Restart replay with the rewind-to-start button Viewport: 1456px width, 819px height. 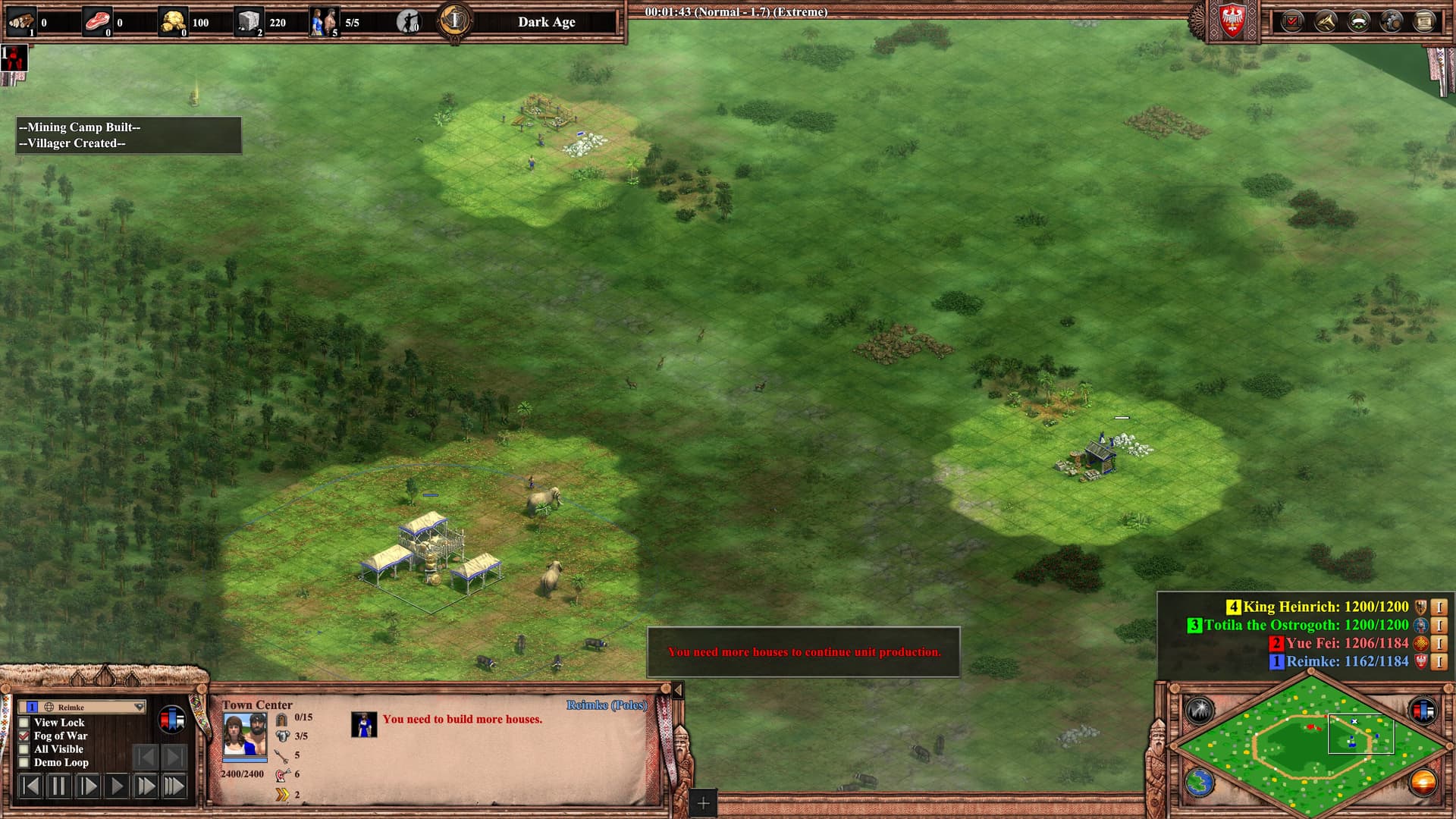30,786
